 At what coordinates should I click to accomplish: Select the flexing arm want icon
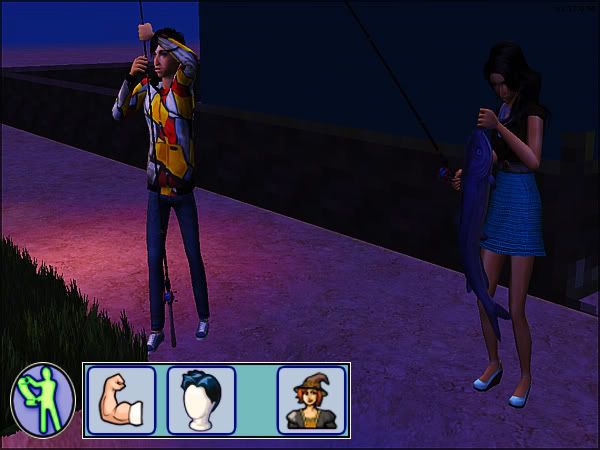pyautogui.click(x=121, y=400)
